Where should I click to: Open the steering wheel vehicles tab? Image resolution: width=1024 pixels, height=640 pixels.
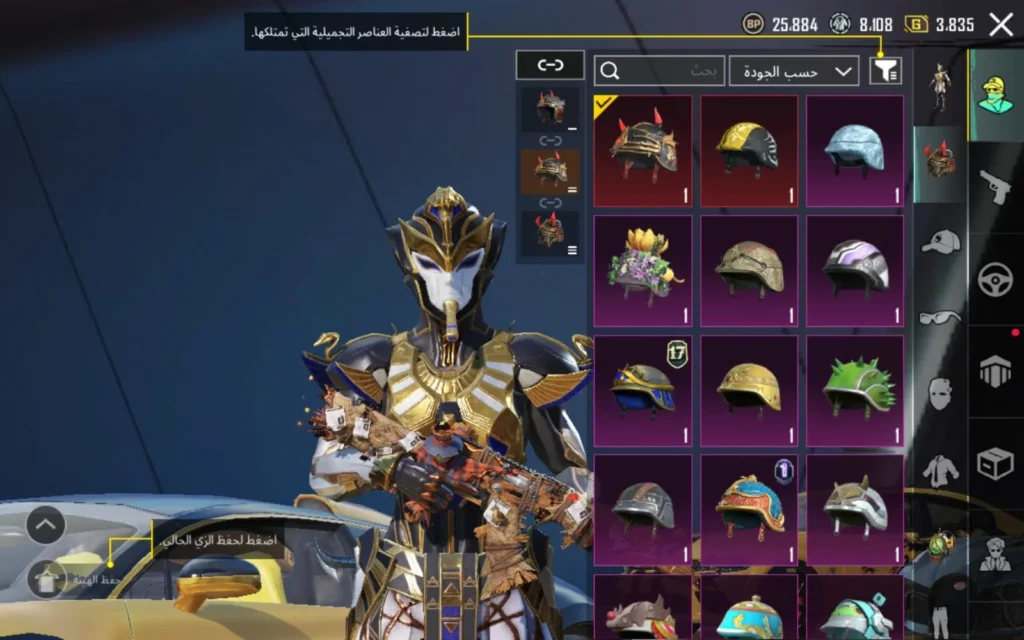tap(995, 278)
